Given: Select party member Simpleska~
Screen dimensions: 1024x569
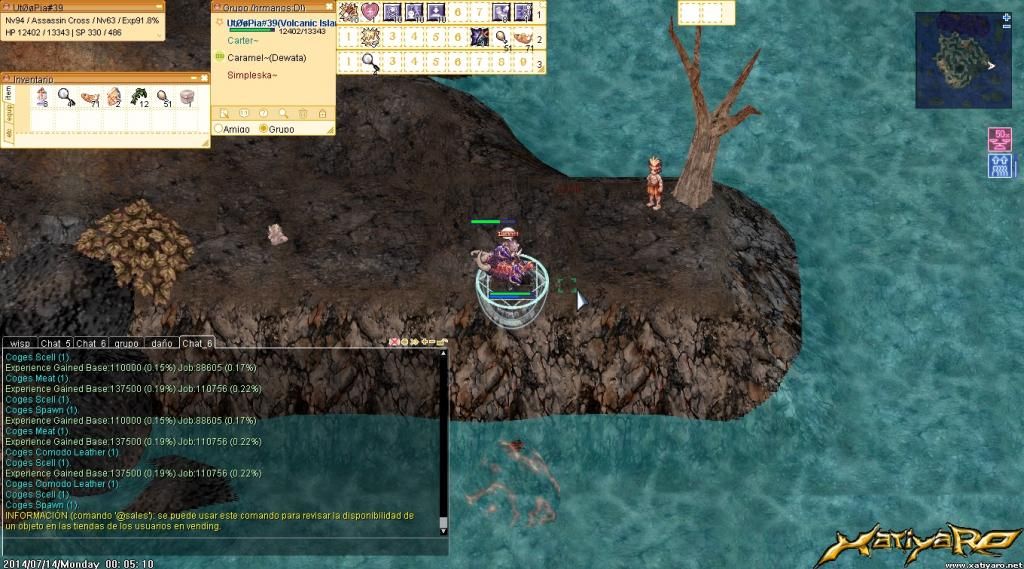Looking at the screenshot, I should (x=252, y=75).
